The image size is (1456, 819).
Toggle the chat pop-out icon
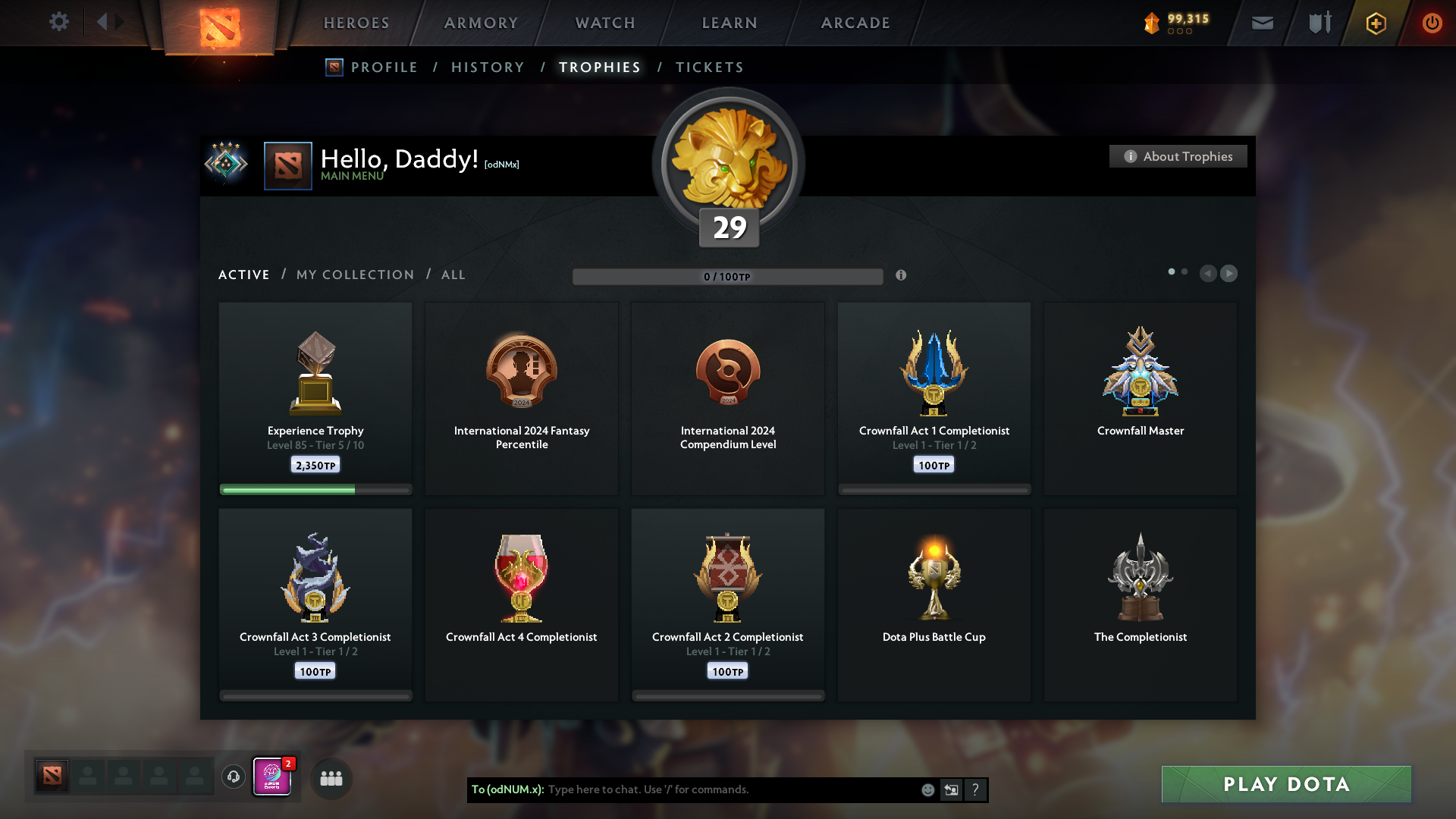951,789
